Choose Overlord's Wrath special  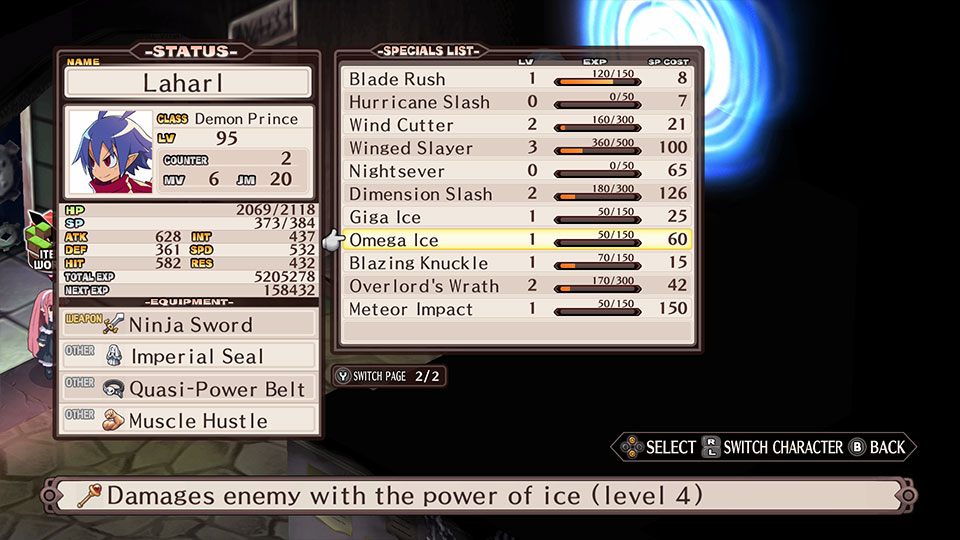[x=517, y=286]
